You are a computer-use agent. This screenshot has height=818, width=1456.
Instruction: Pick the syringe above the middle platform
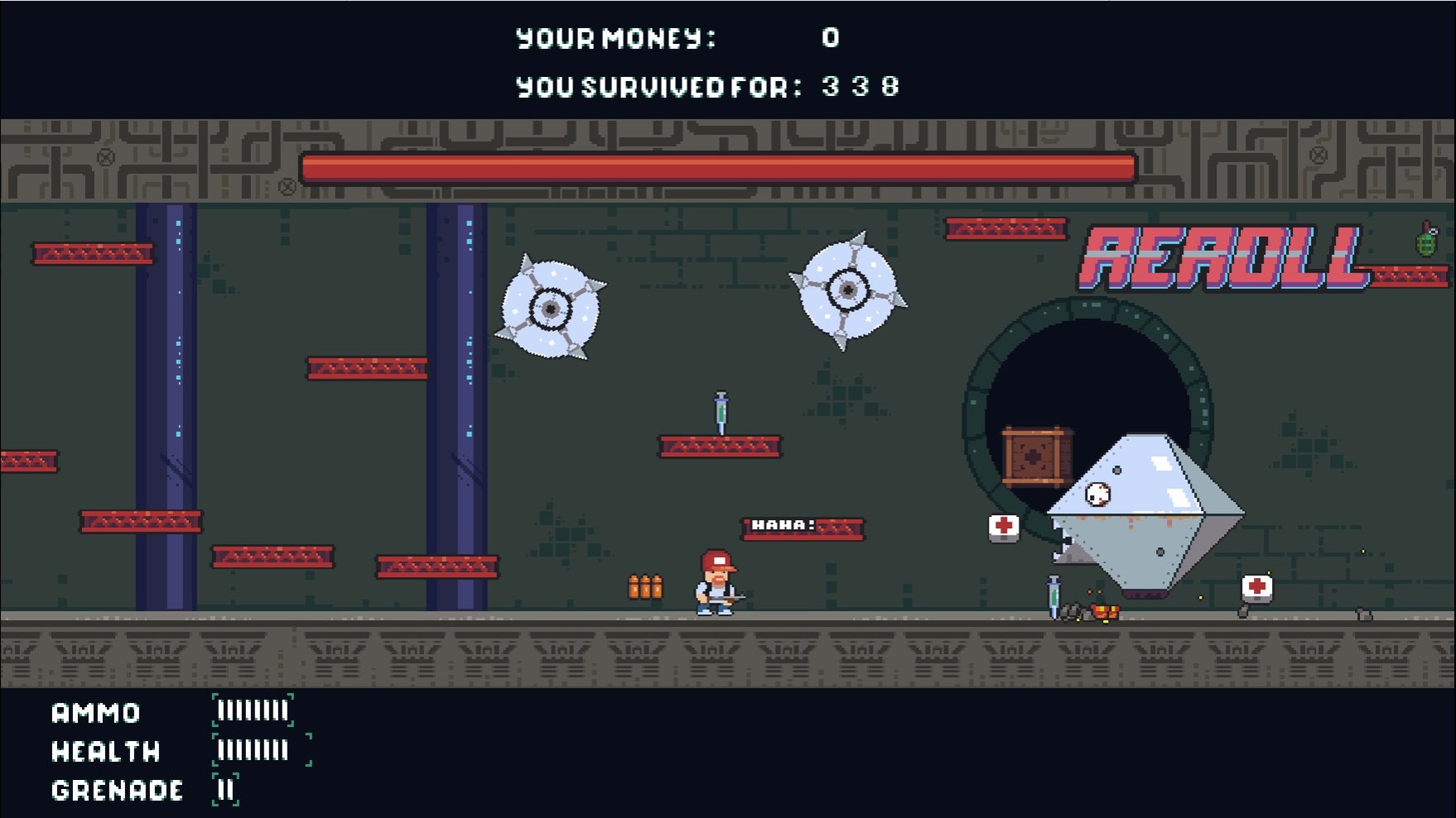(720, 412)
